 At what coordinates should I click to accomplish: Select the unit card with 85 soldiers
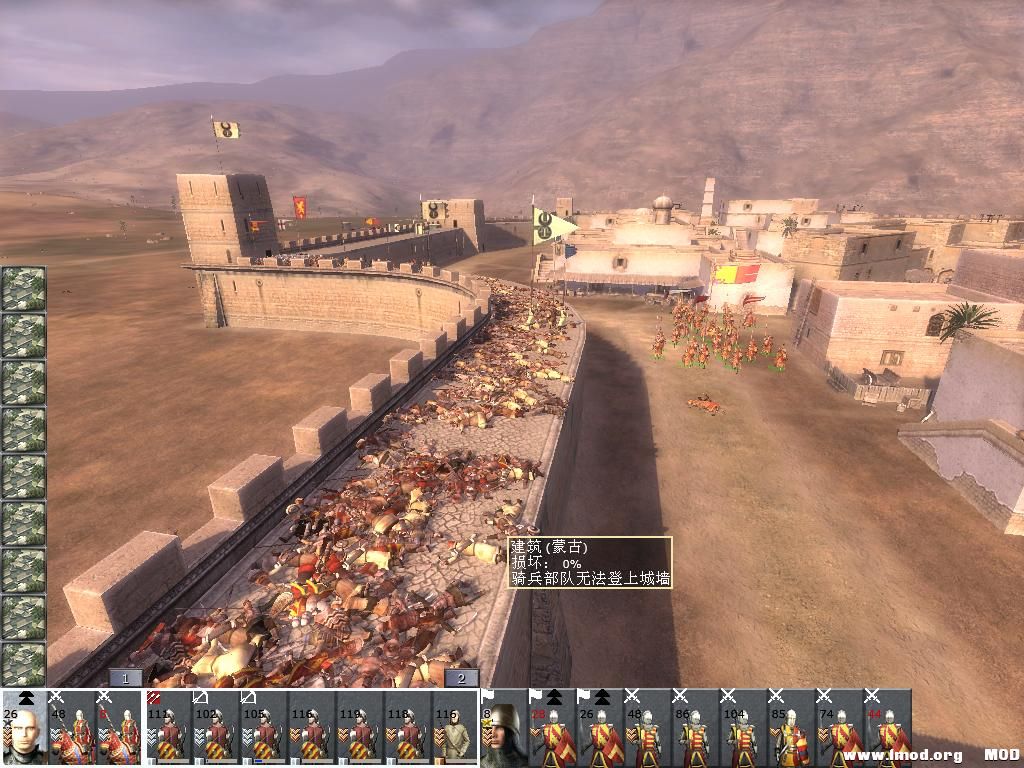[x=791, y=727]
